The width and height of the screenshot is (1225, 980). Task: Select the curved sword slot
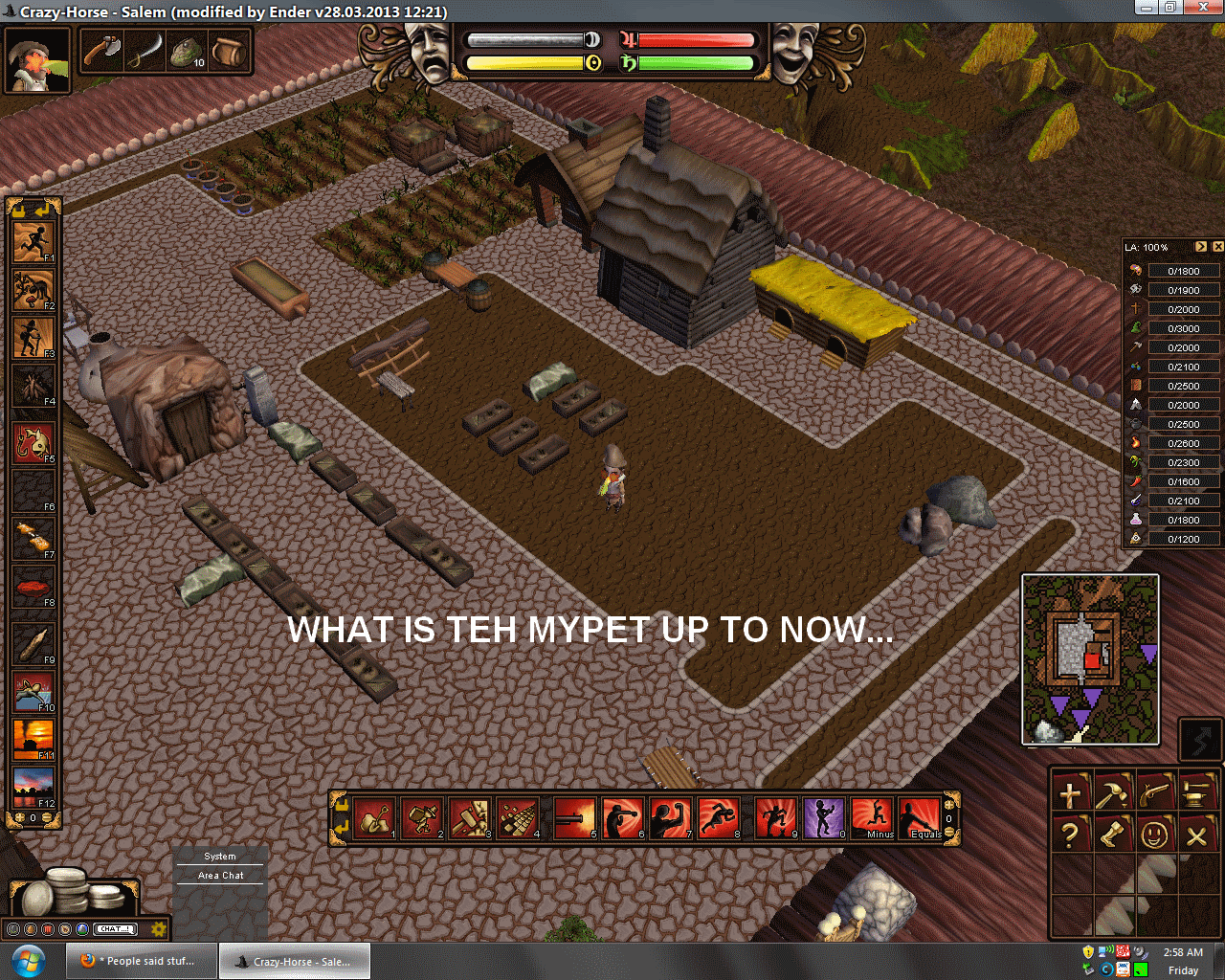(x=144, y=51)
